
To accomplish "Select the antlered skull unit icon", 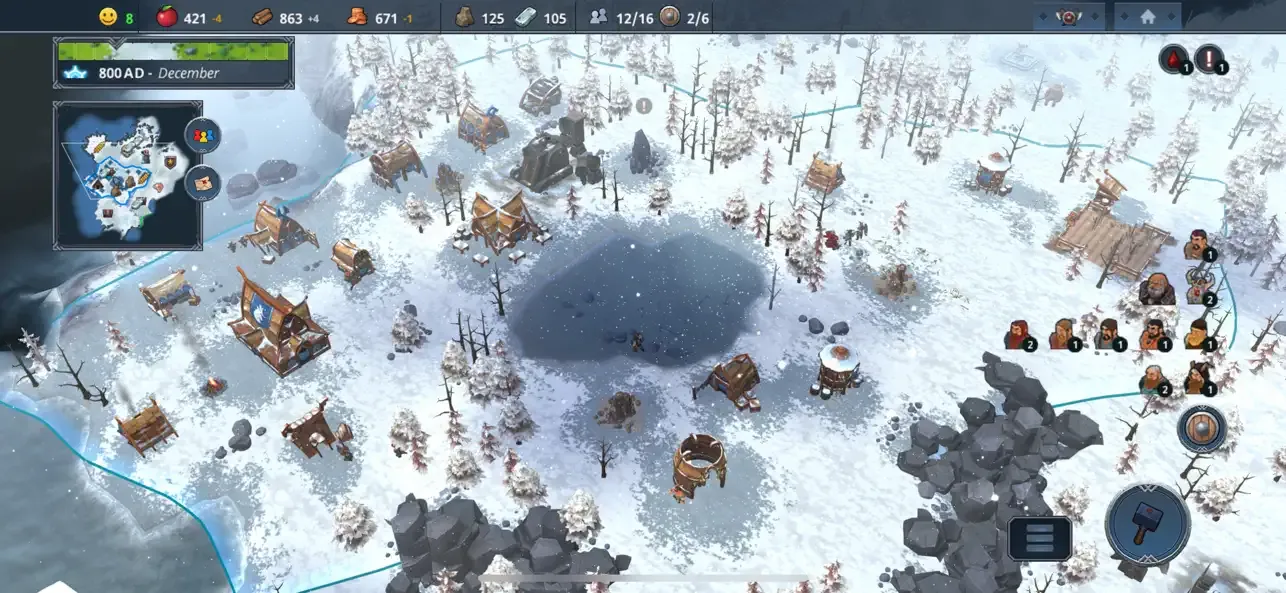I will click(x=1198, y=286).
